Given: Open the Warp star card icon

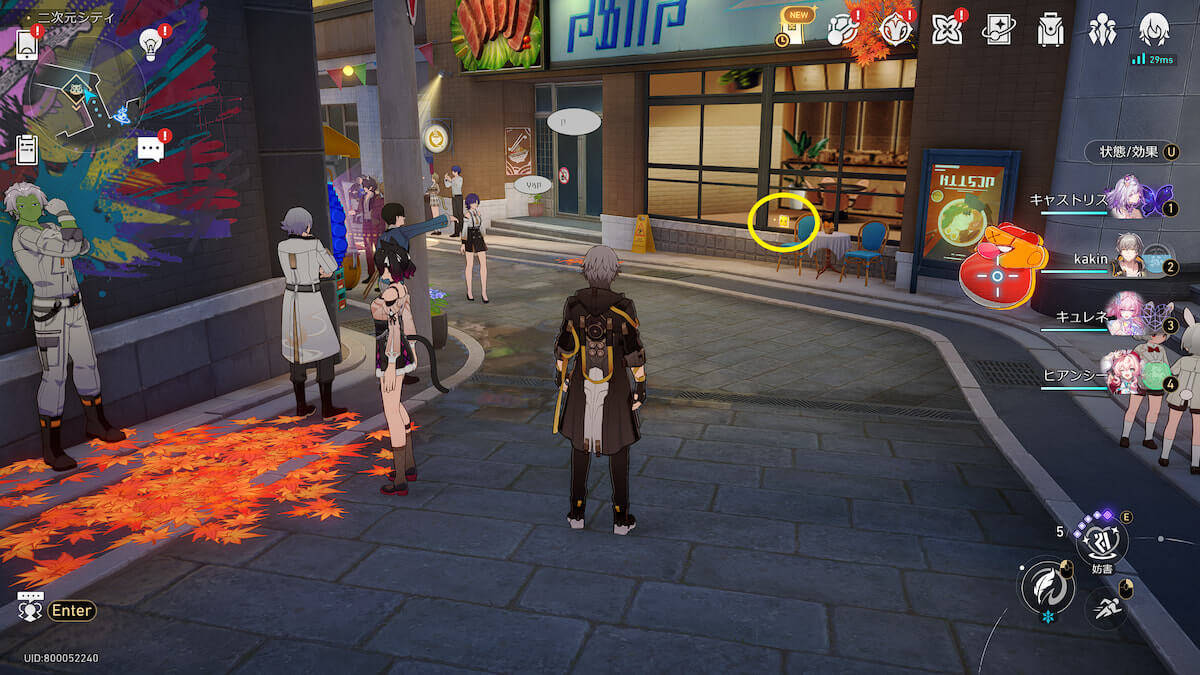Looking at the screenshot, I should pyautogui.click(x=997, y=30).
